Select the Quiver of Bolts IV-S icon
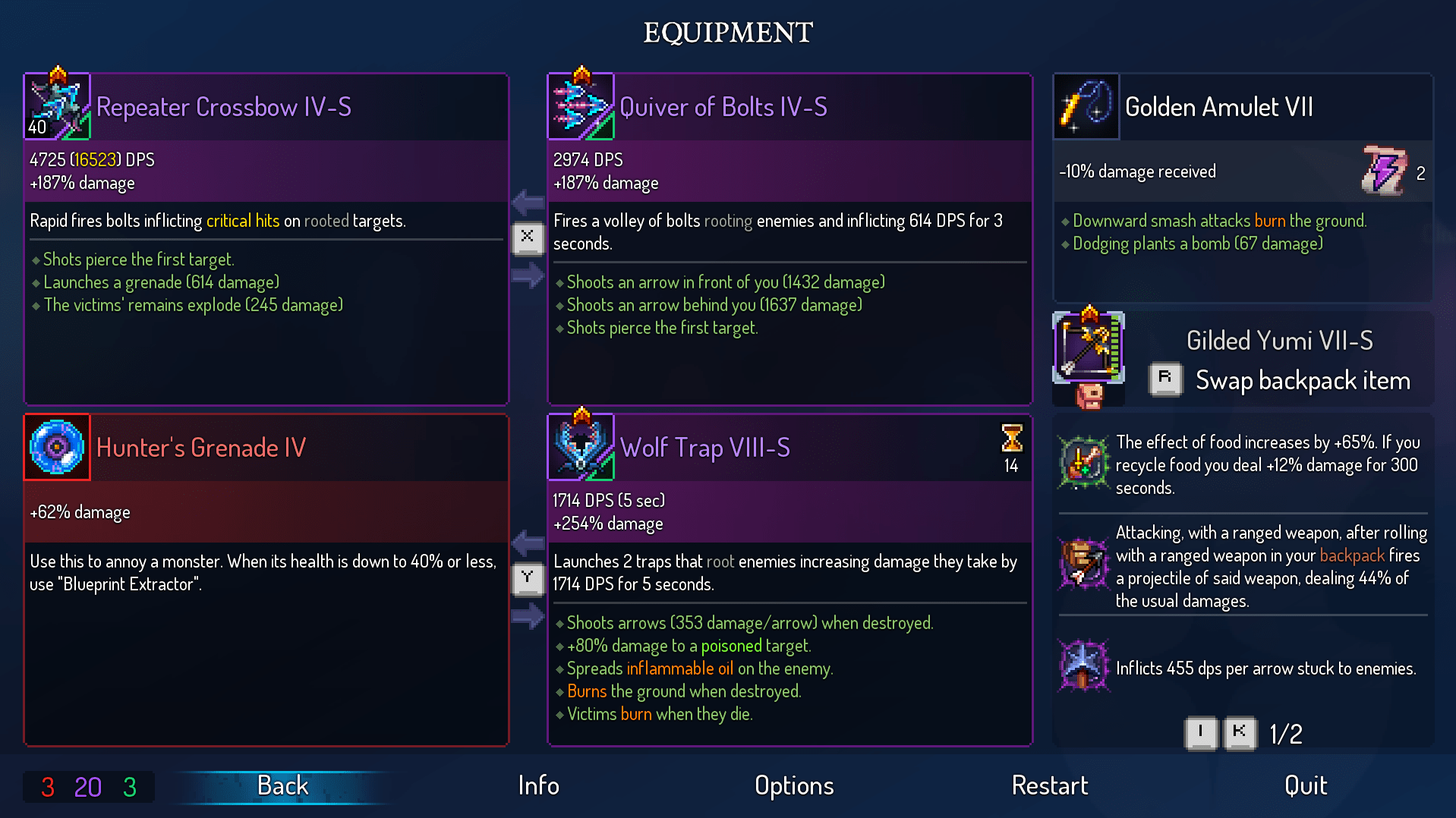1456x818 pixels. [x=581, y=106]
